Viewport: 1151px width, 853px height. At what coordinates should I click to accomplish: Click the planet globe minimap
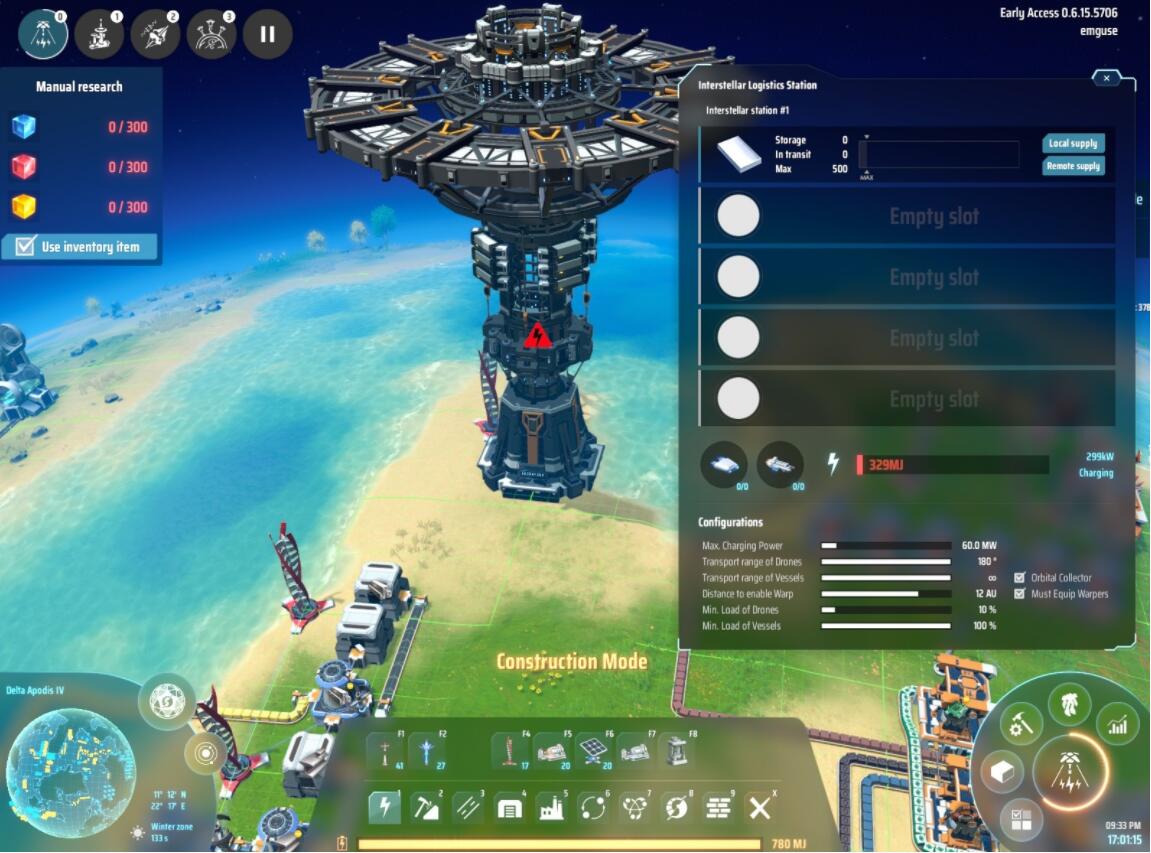(x=70, y=758)
